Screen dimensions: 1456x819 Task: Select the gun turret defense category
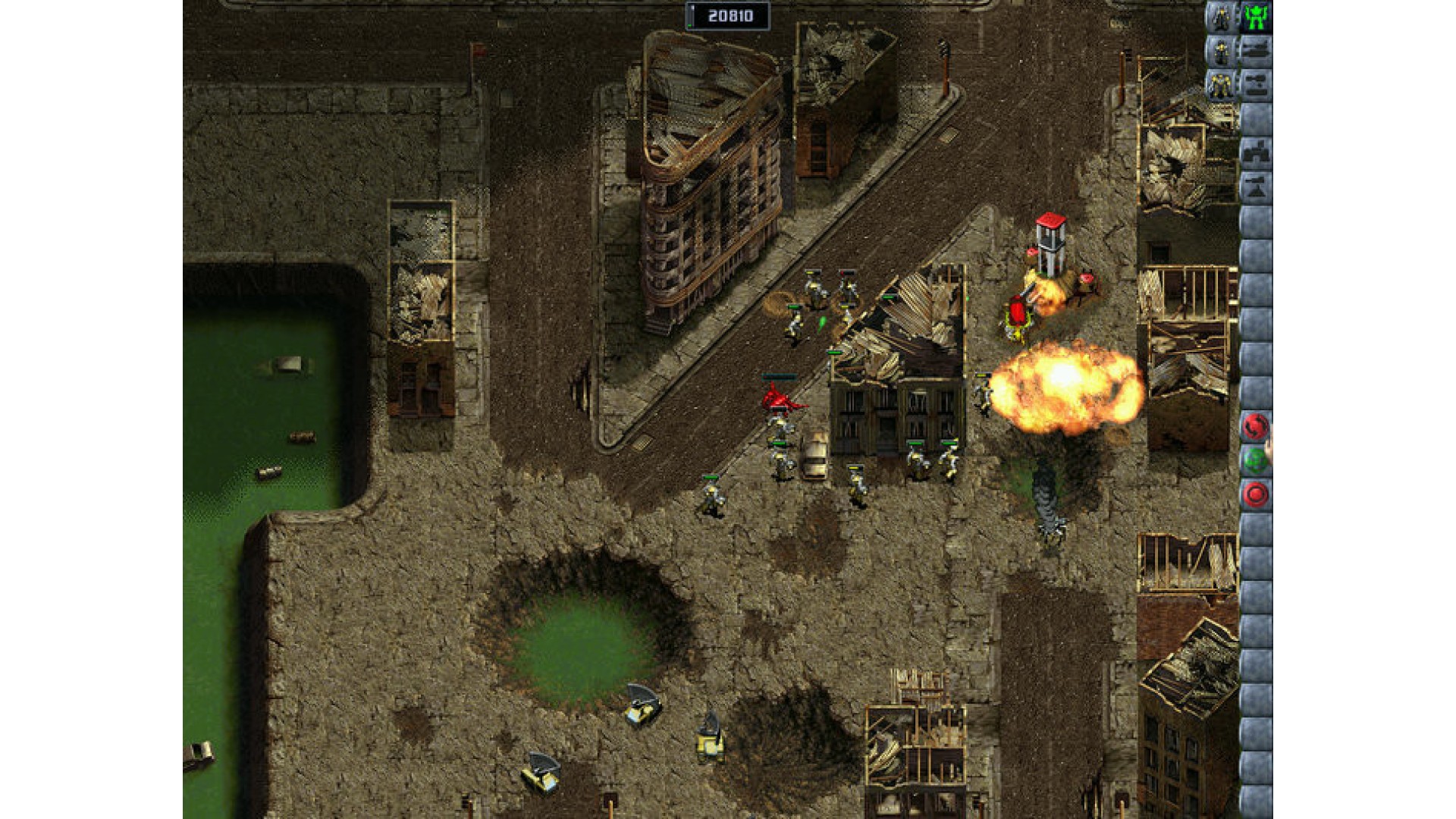[x=1256, y=187]
